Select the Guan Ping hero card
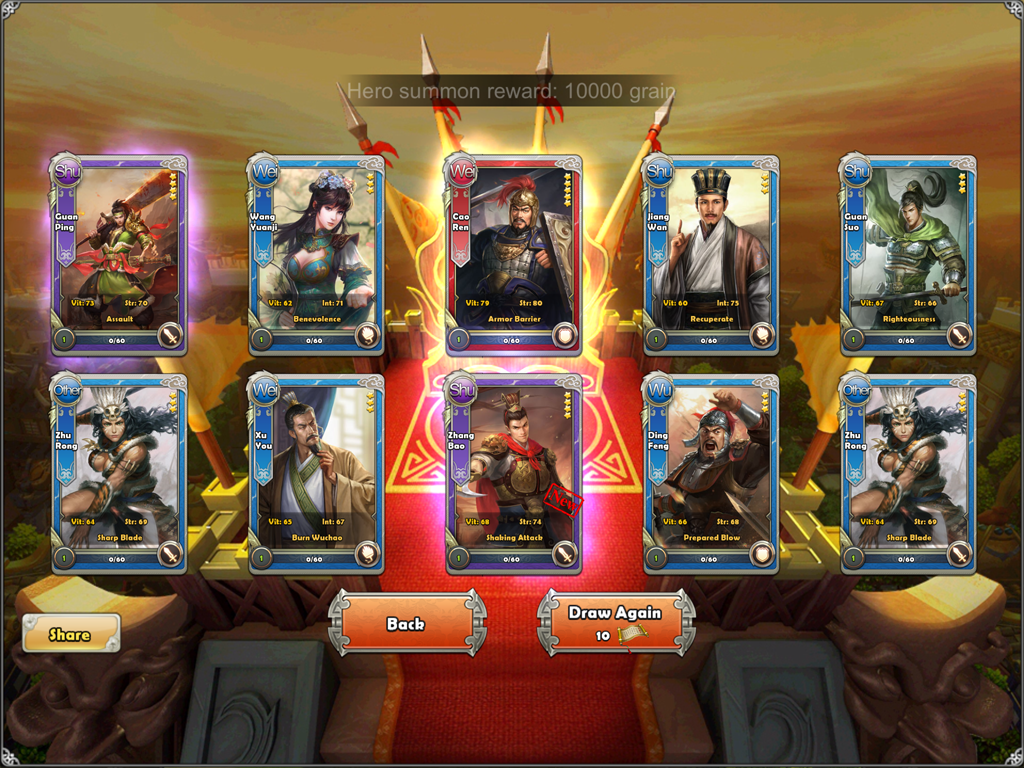The image size is (1024, 768). pyautogui.click(x=119, y=254)
